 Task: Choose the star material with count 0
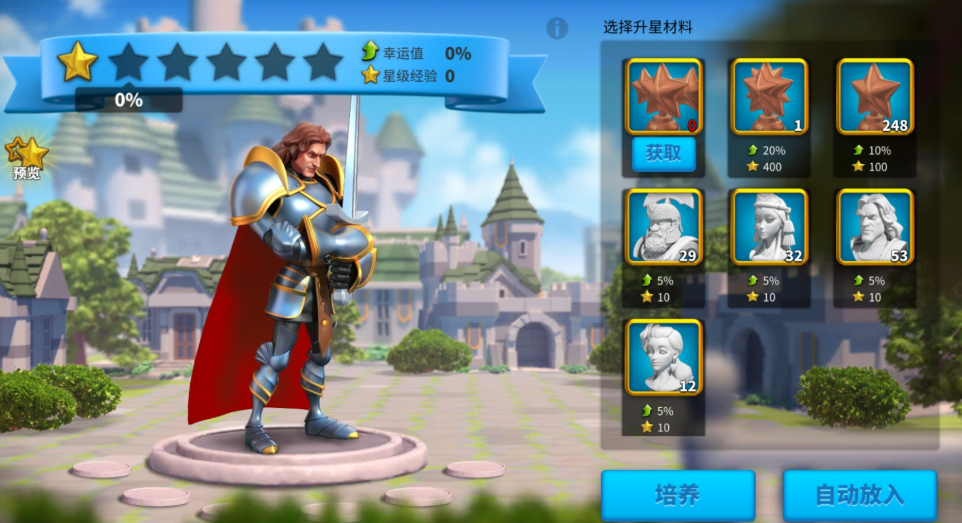(x=663, y=96)
